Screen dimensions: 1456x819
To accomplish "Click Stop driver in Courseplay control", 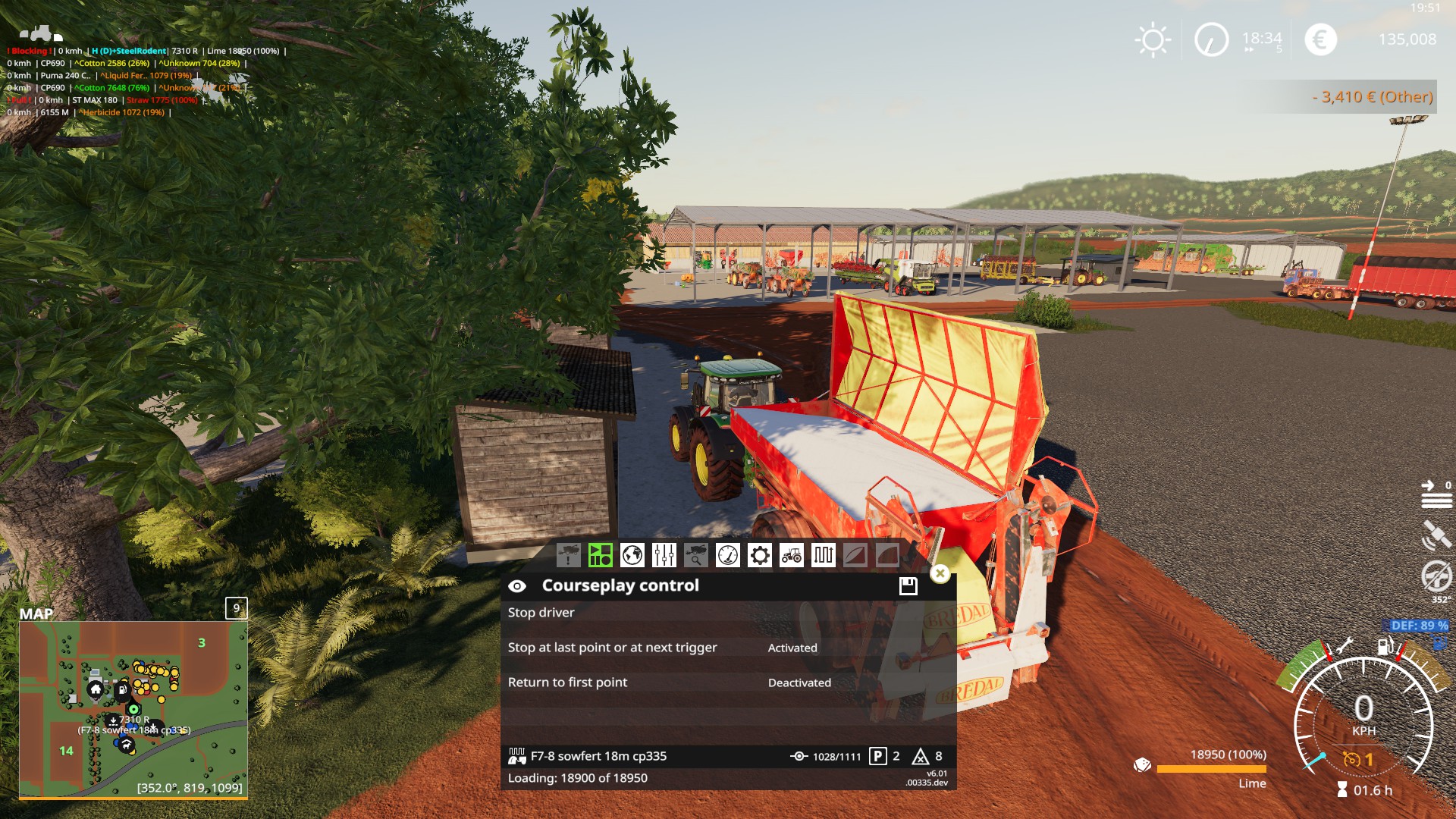I will tap(541, 613).
